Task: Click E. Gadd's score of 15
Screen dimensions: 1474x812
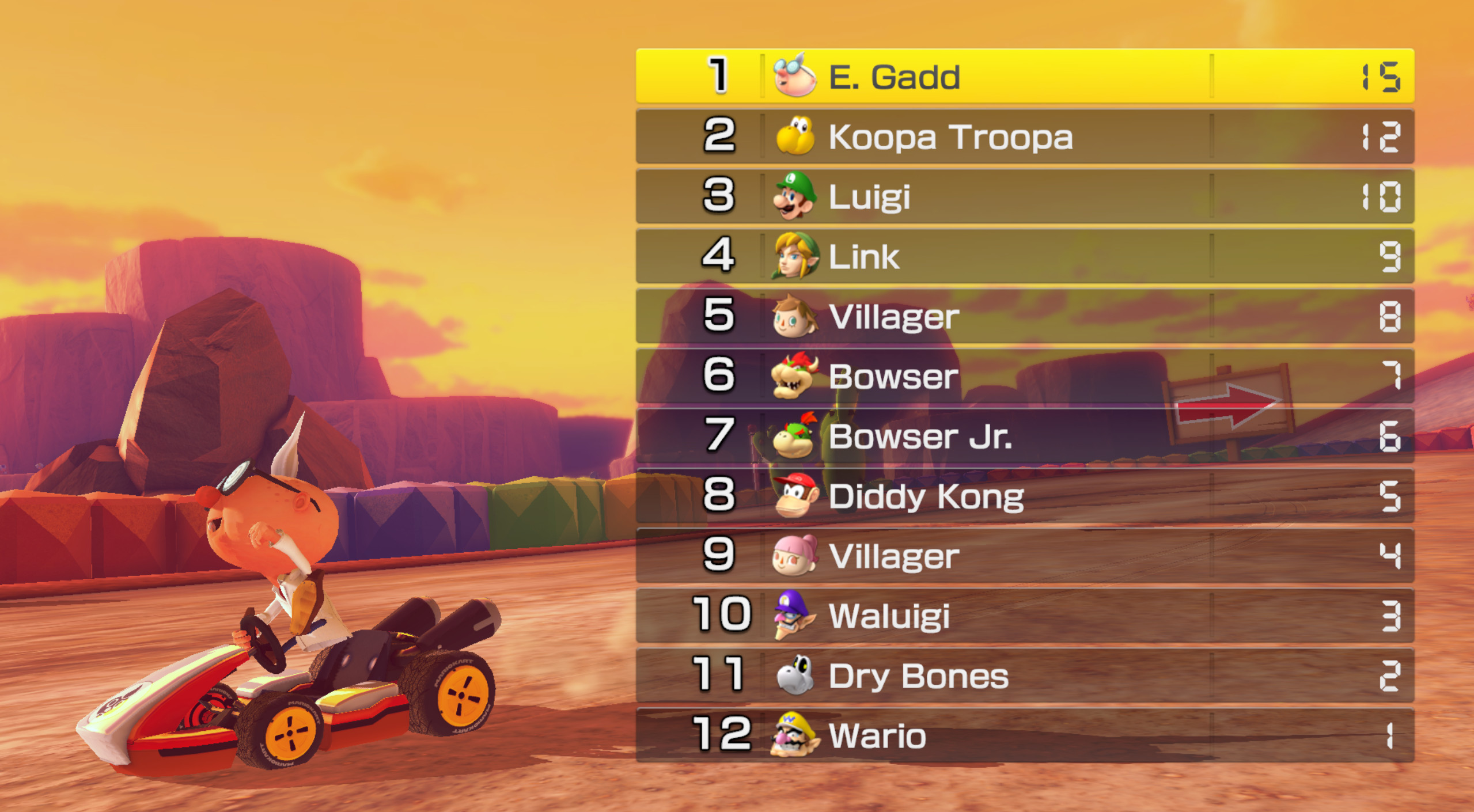Action: tap(1382, 77)
